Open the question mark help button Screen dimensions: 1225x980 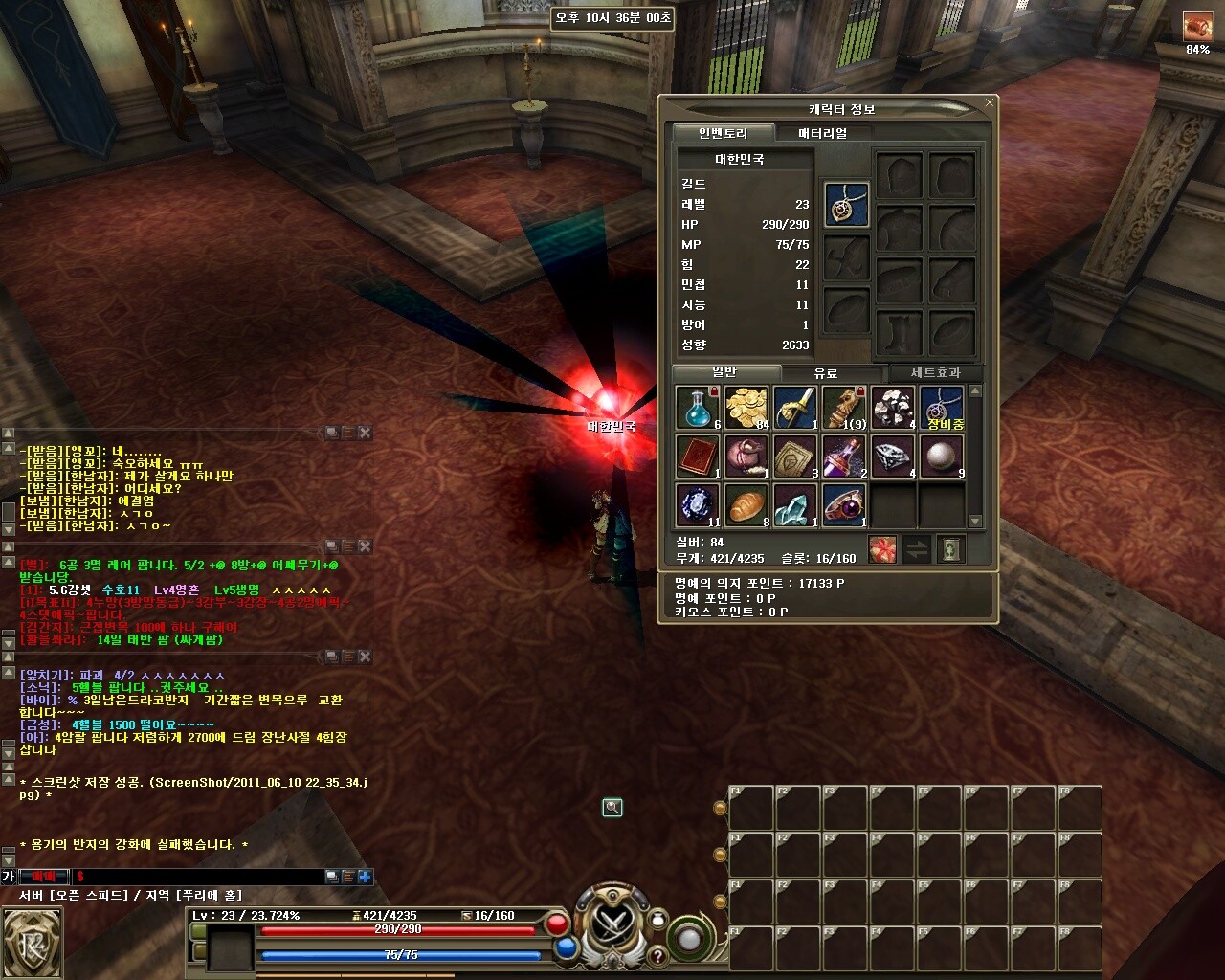point(657,956)
